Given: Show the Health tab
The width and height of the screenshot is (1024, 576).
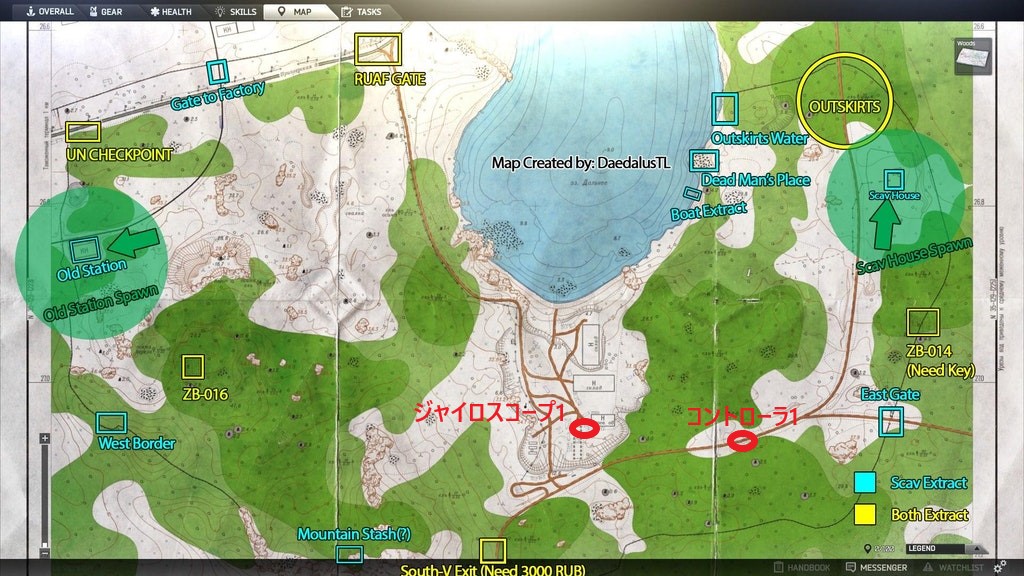Looking at the screenshot, I should click(x=170, y=12).
